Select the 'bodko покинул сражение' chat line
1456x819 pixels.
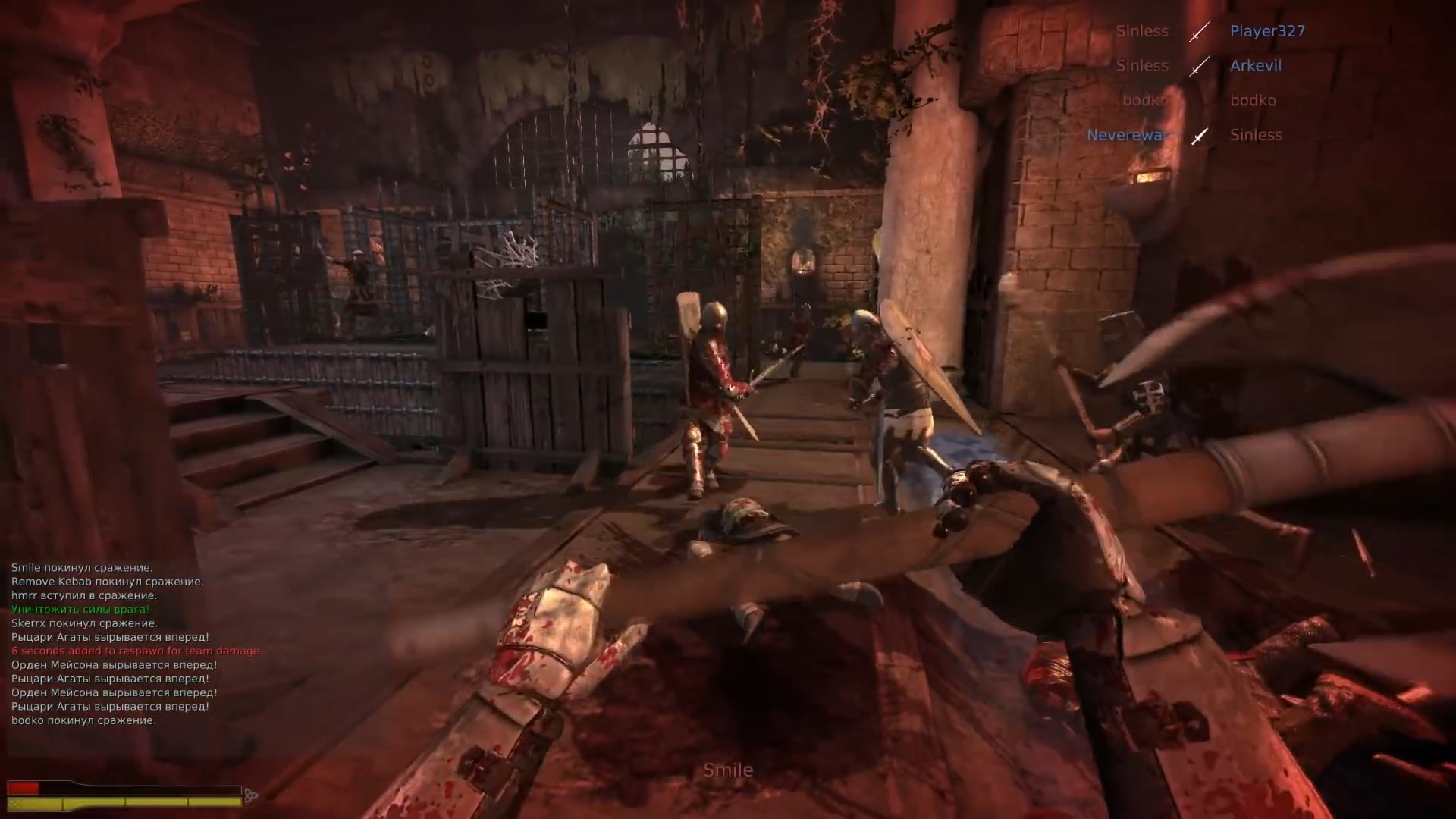pyautogui.click(x=83, y=719)
